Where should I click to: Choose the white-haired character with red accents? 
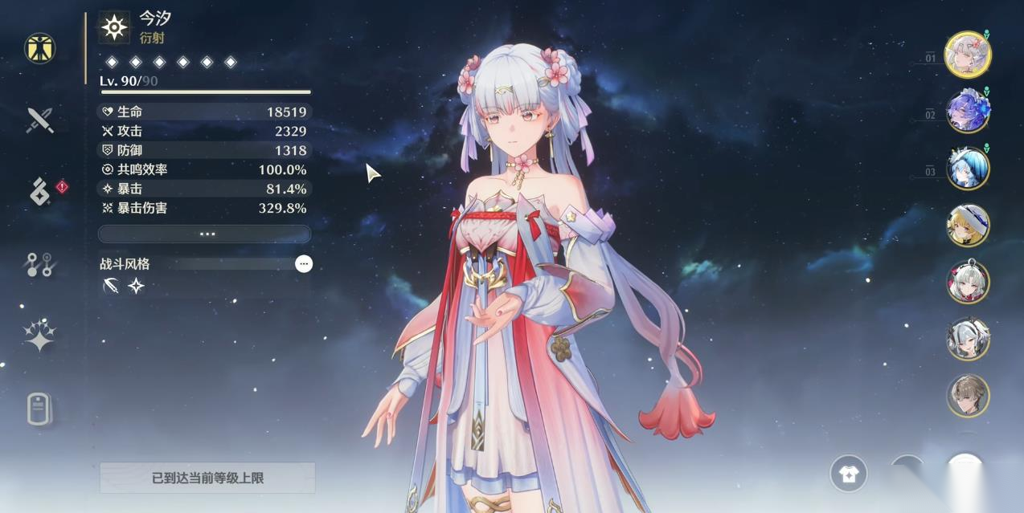(x=968, y=282)
